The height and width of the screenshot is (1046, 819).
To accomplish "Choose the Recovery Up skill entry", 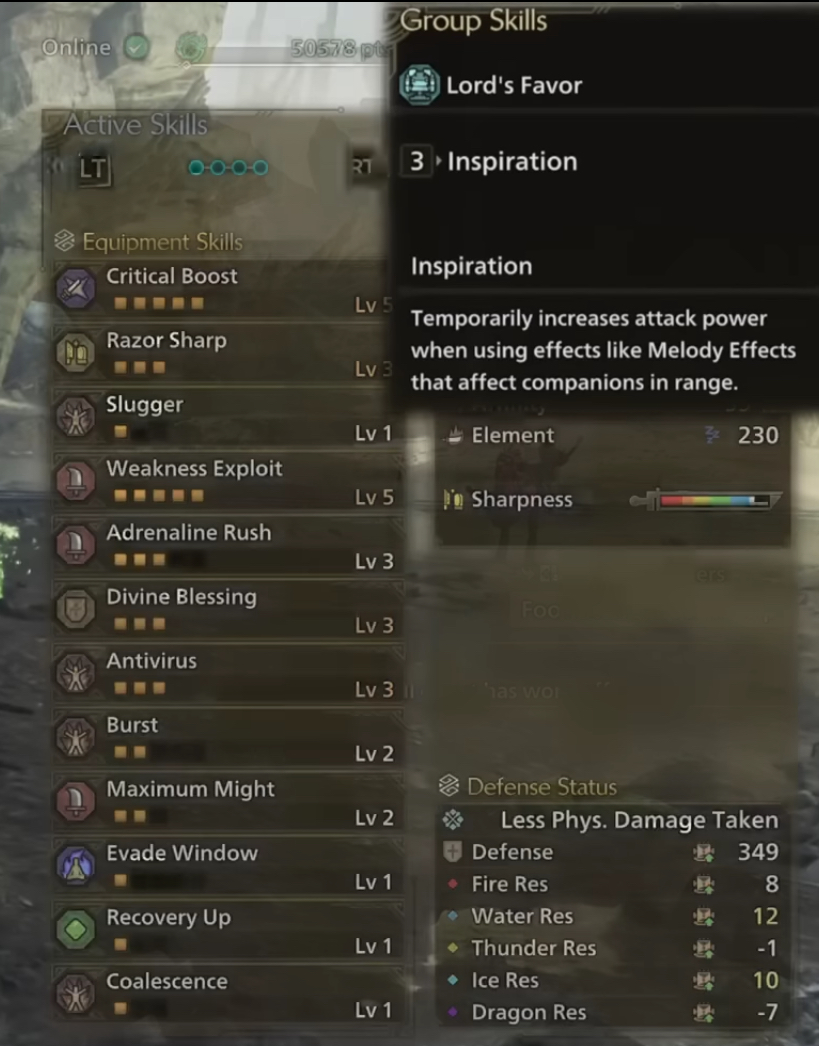I will coord(228,928).
